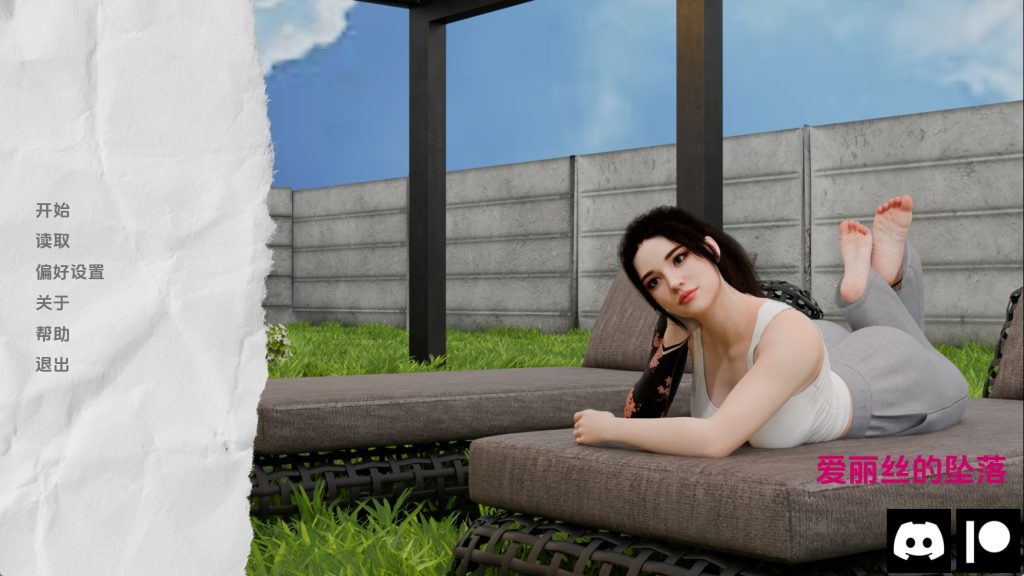The image size is (1024, 576).
Task: Select the 关于 about entry
Action: [x=53, y=303]
